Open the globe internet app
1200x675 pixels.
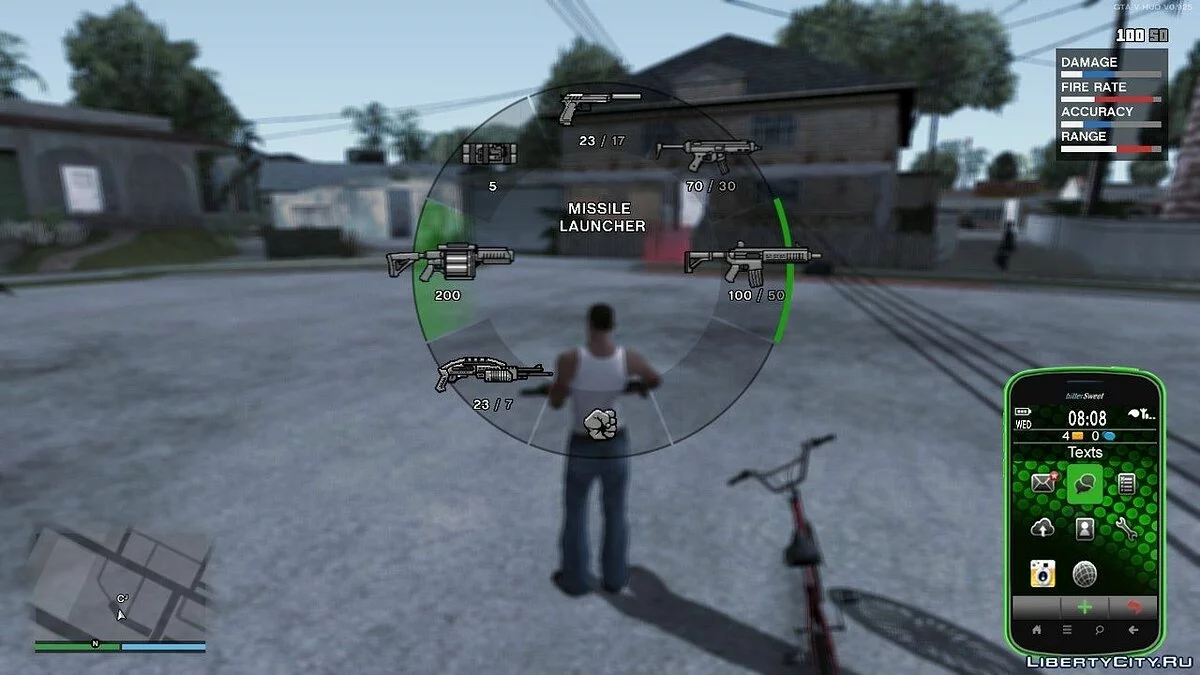pyautogui.click(x=1085, y=574)
